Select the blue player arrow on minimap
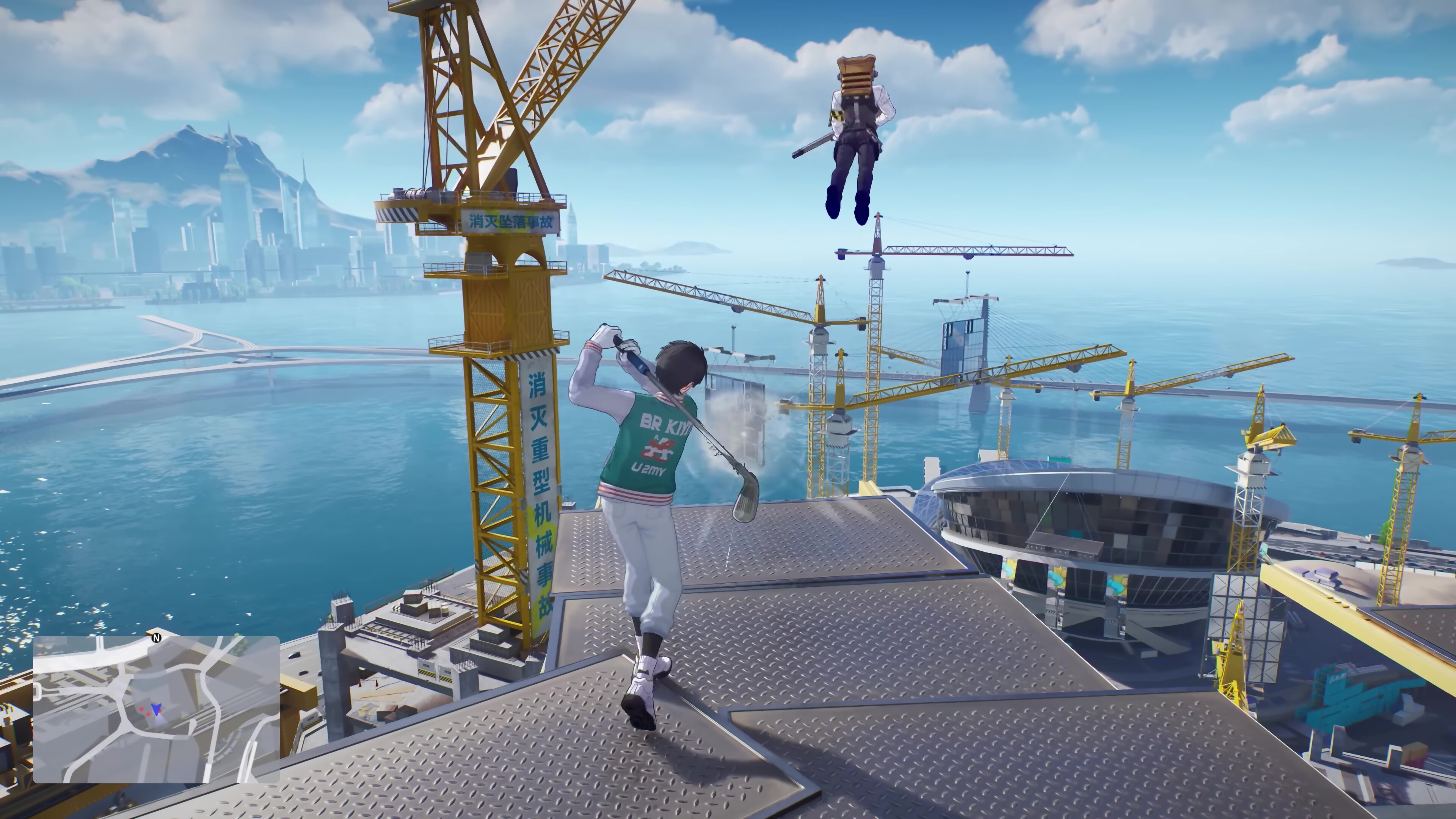This screenshot has height=819, width=1456. 156,709
